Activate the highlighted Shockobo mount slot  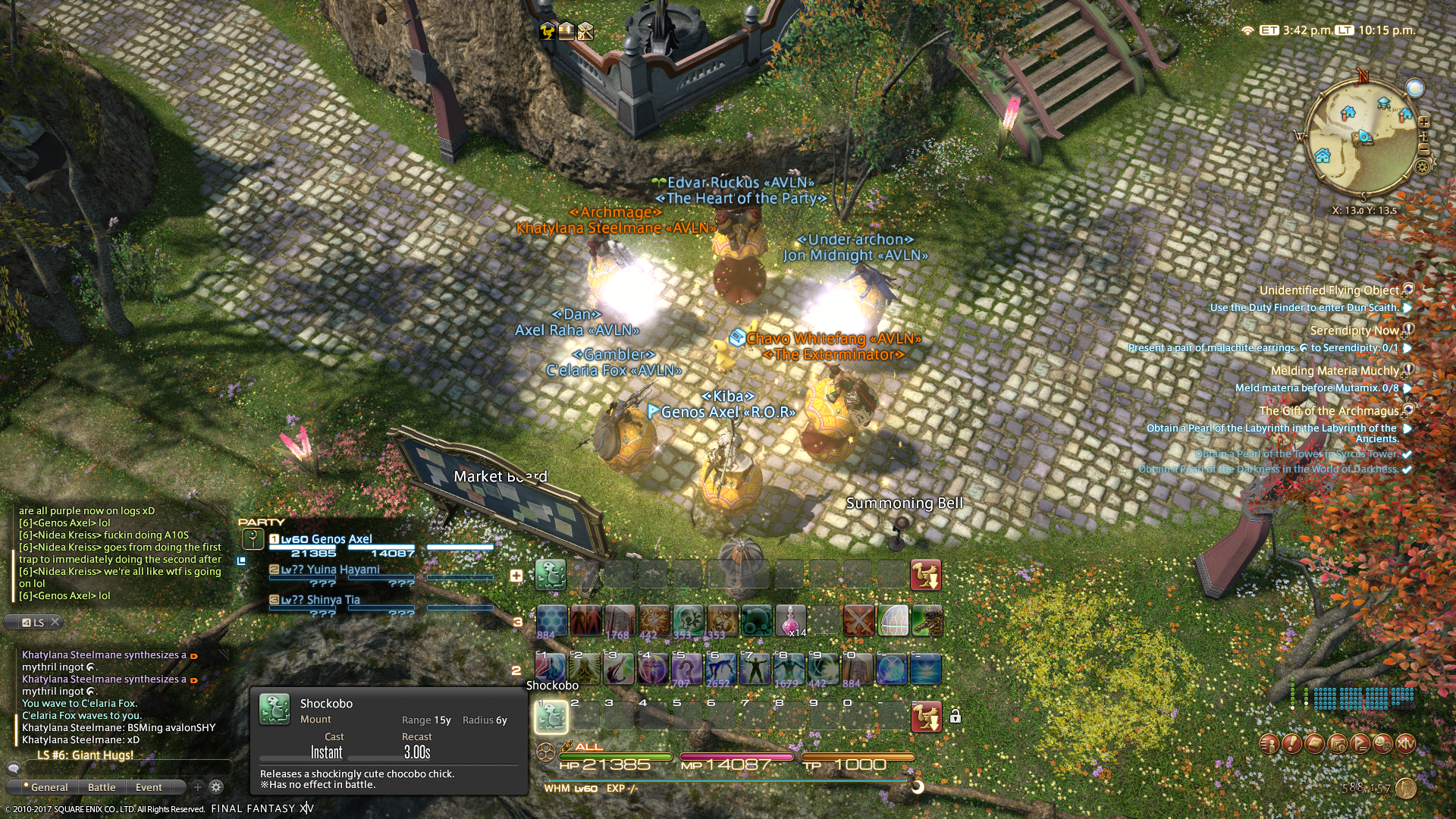point(551,717)
